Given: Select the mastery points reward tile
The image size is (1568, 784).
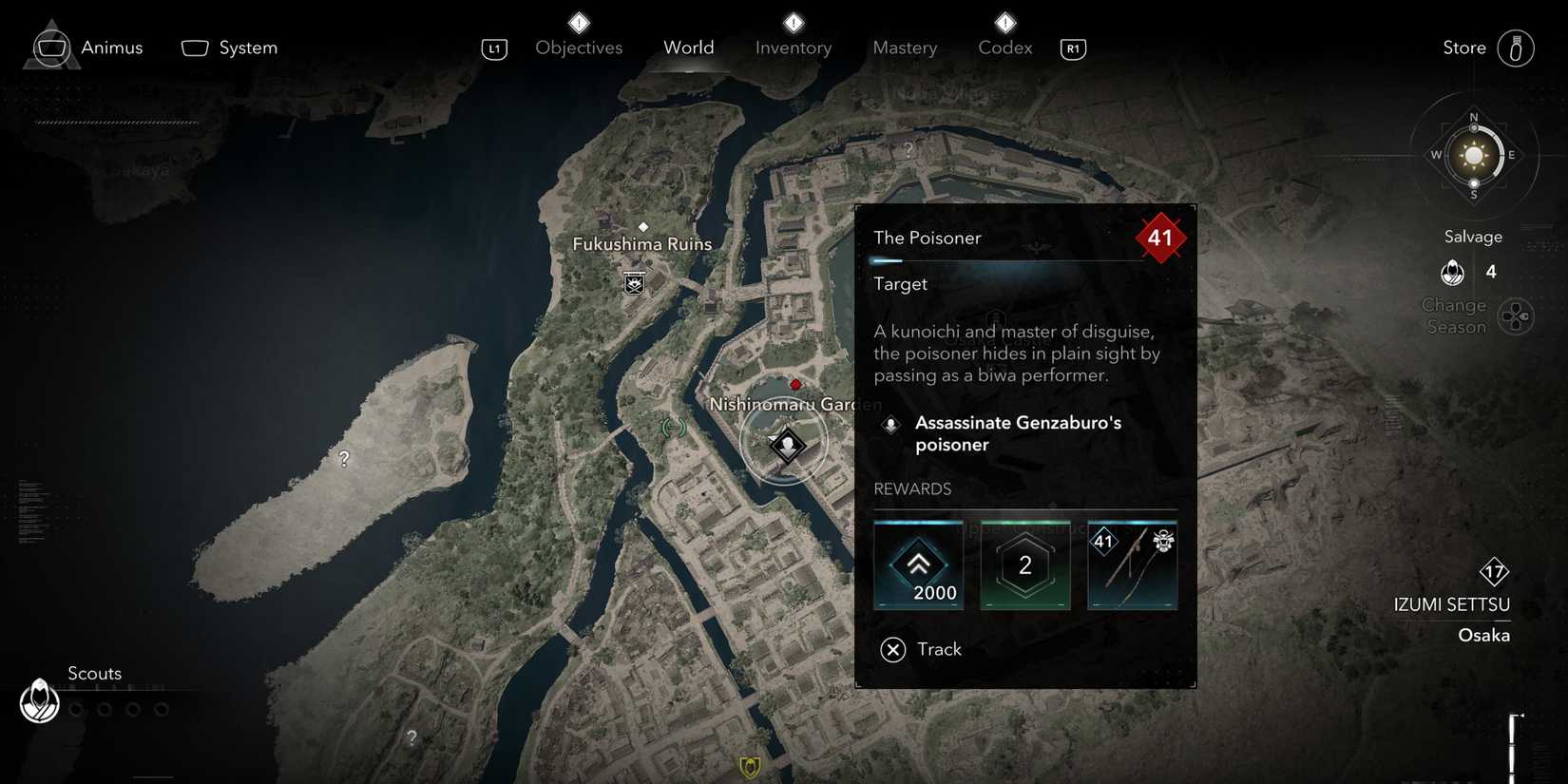Looking at the screenshot, I should click(1024, 565).
